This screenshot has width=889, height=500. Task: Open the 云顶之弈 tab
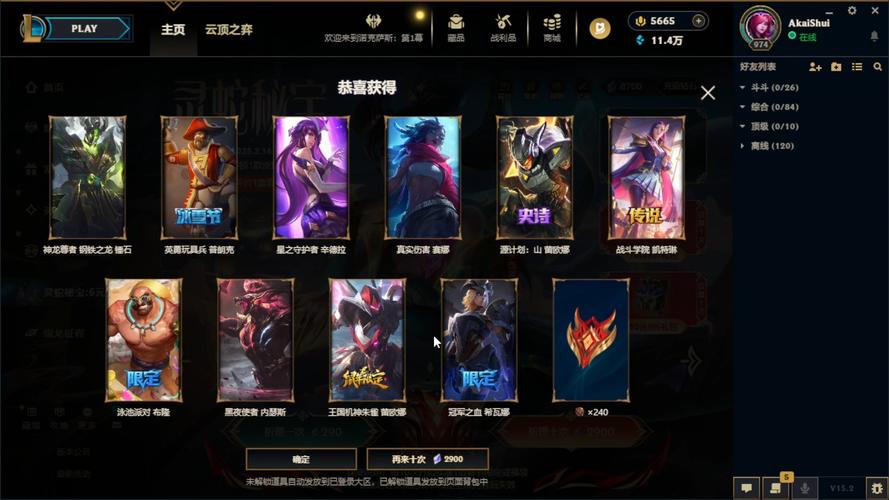click(229, 29)
